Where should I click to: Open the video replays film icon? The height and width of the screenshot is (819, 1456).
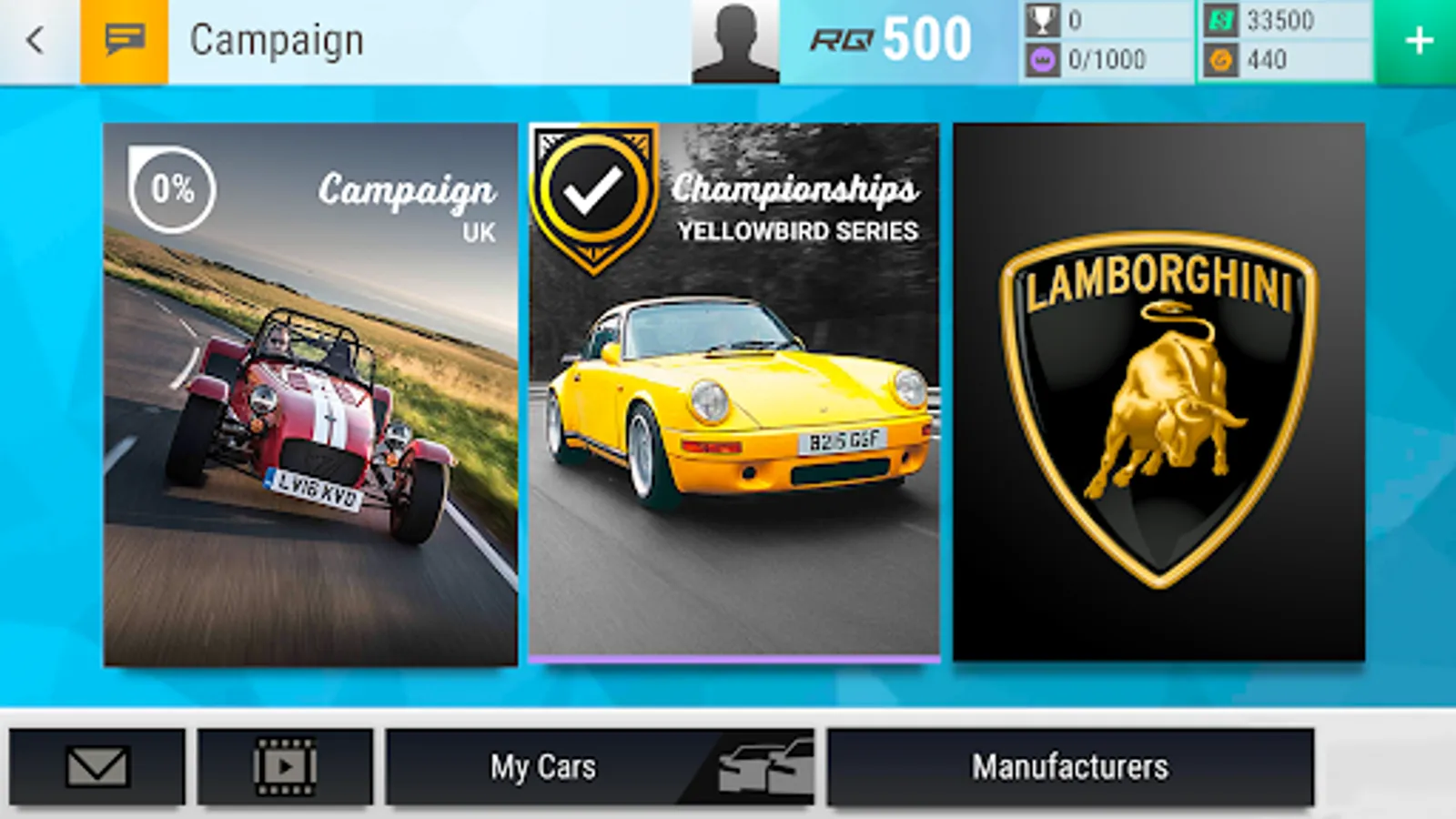point(282,767)
